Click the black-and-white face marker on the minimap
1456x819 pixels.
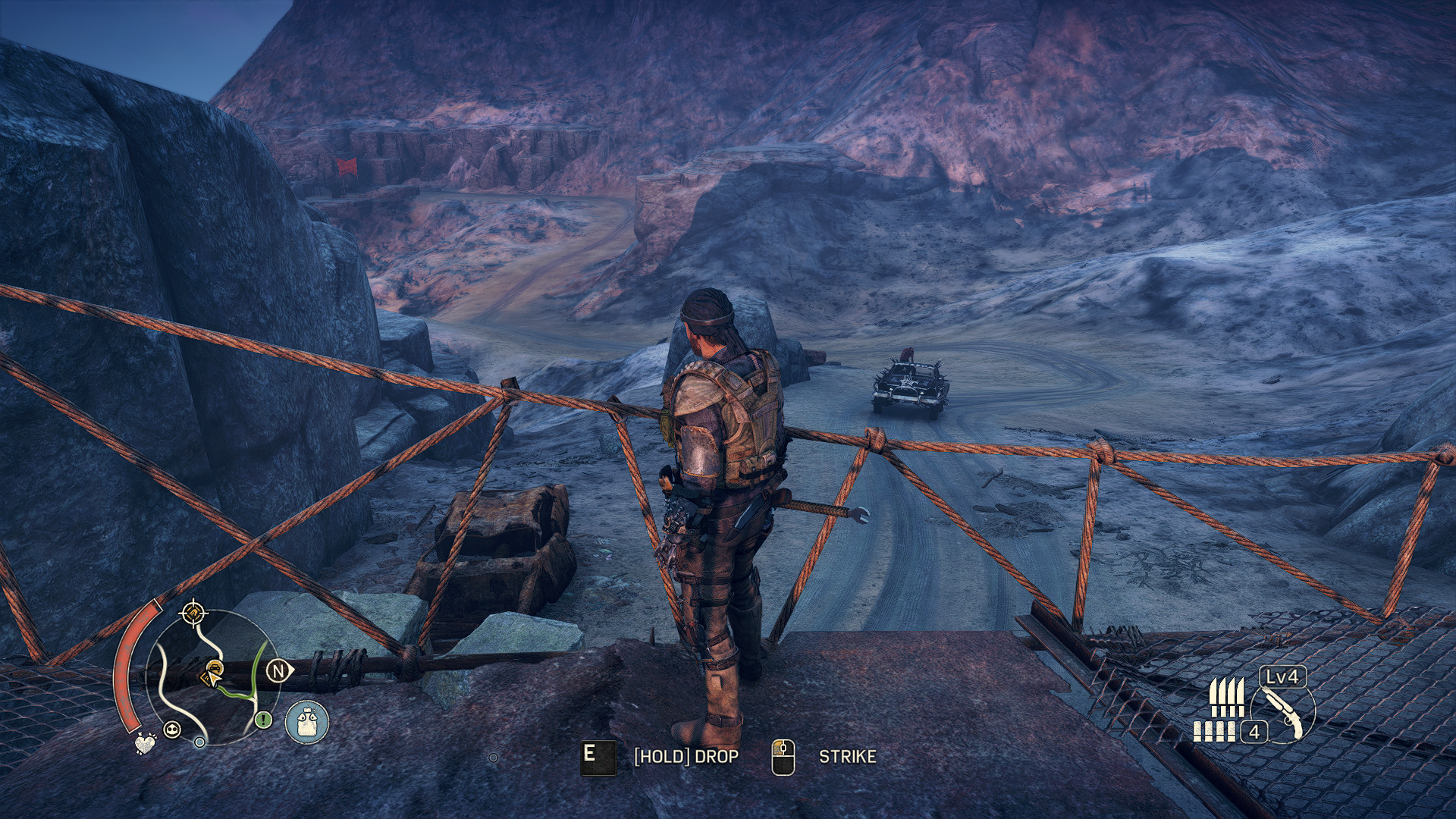pos(173,730)
